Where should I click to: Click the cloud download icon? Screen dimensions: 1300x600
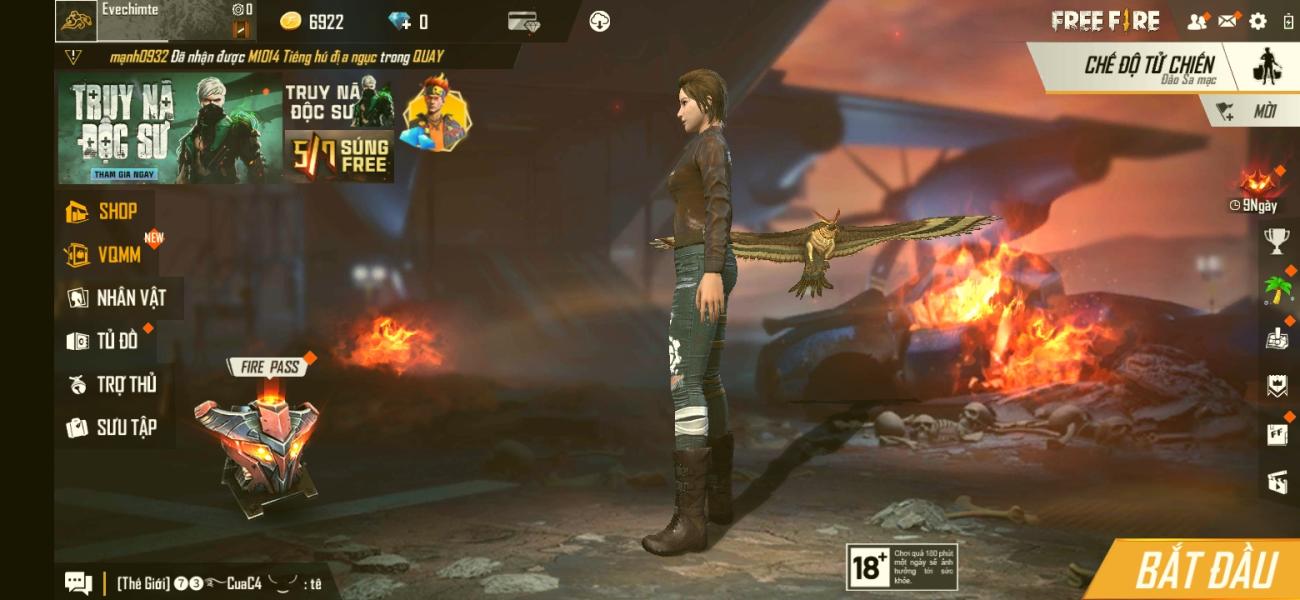(600, 21)
